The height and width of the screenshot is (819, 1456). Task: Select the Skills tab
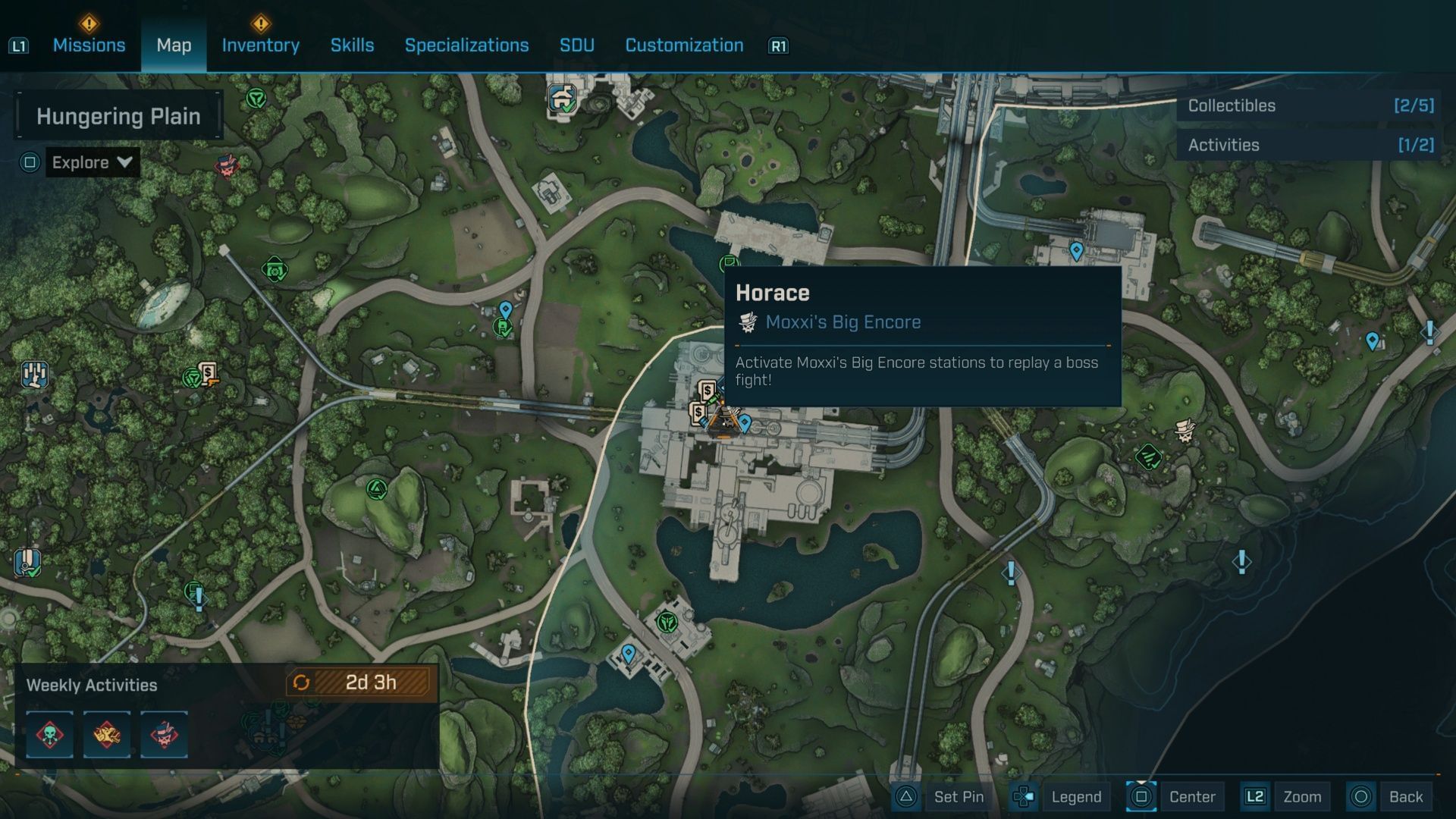[x=352, y=45]
